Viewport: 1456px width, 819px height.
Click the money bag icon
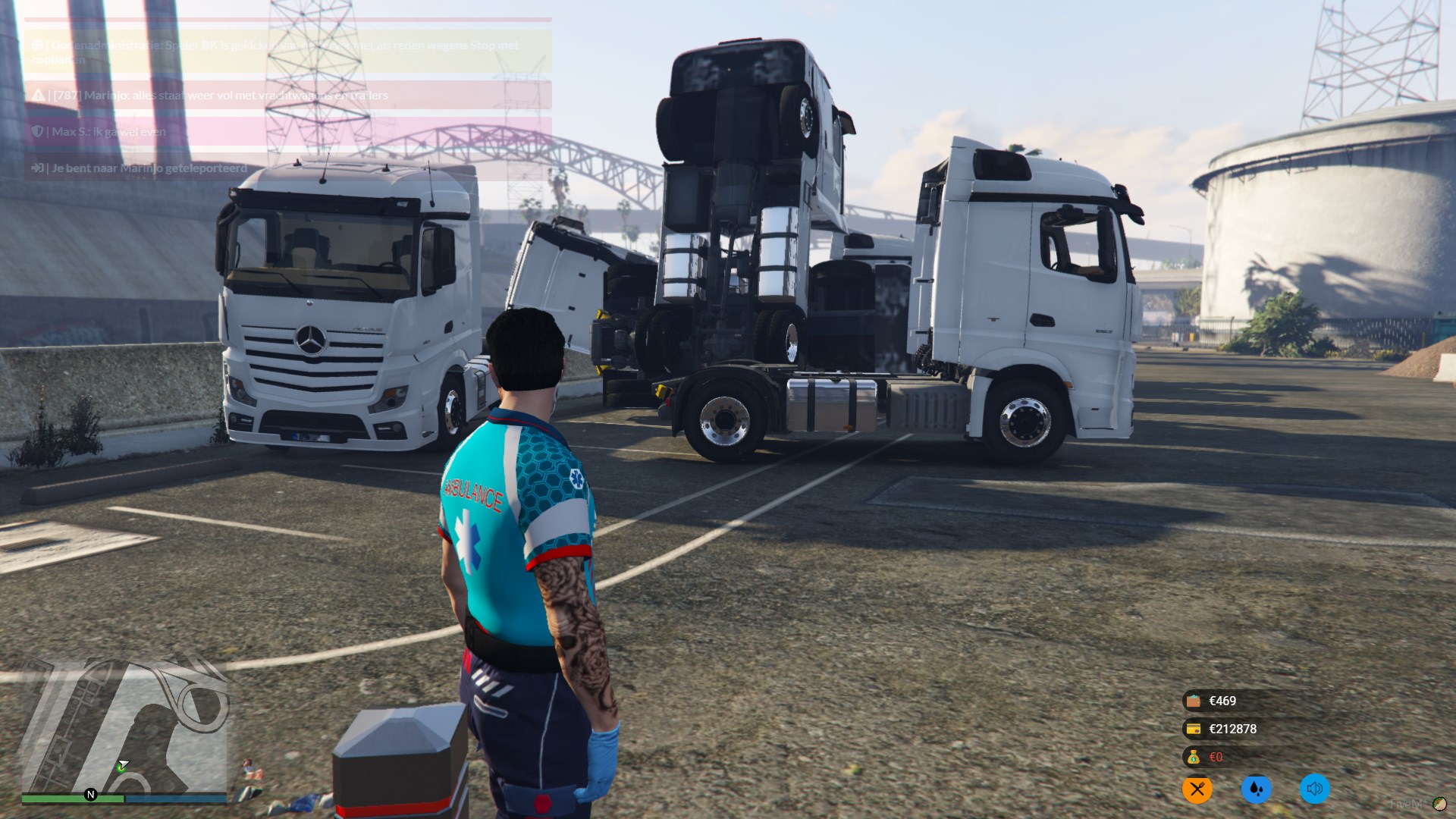coord(1194,757)
